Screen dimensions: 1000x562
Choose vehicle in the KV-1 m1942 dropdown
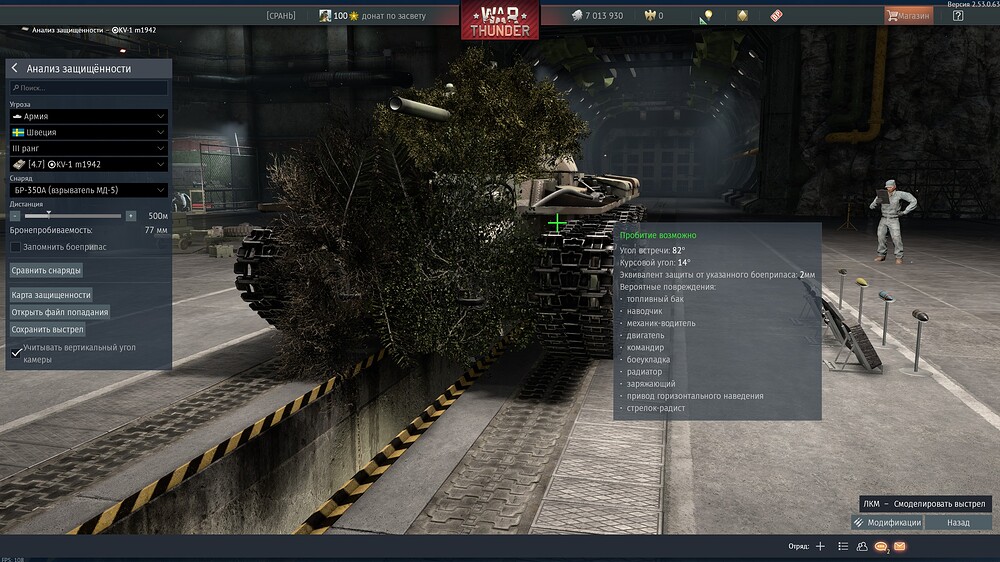pos(88,164)
